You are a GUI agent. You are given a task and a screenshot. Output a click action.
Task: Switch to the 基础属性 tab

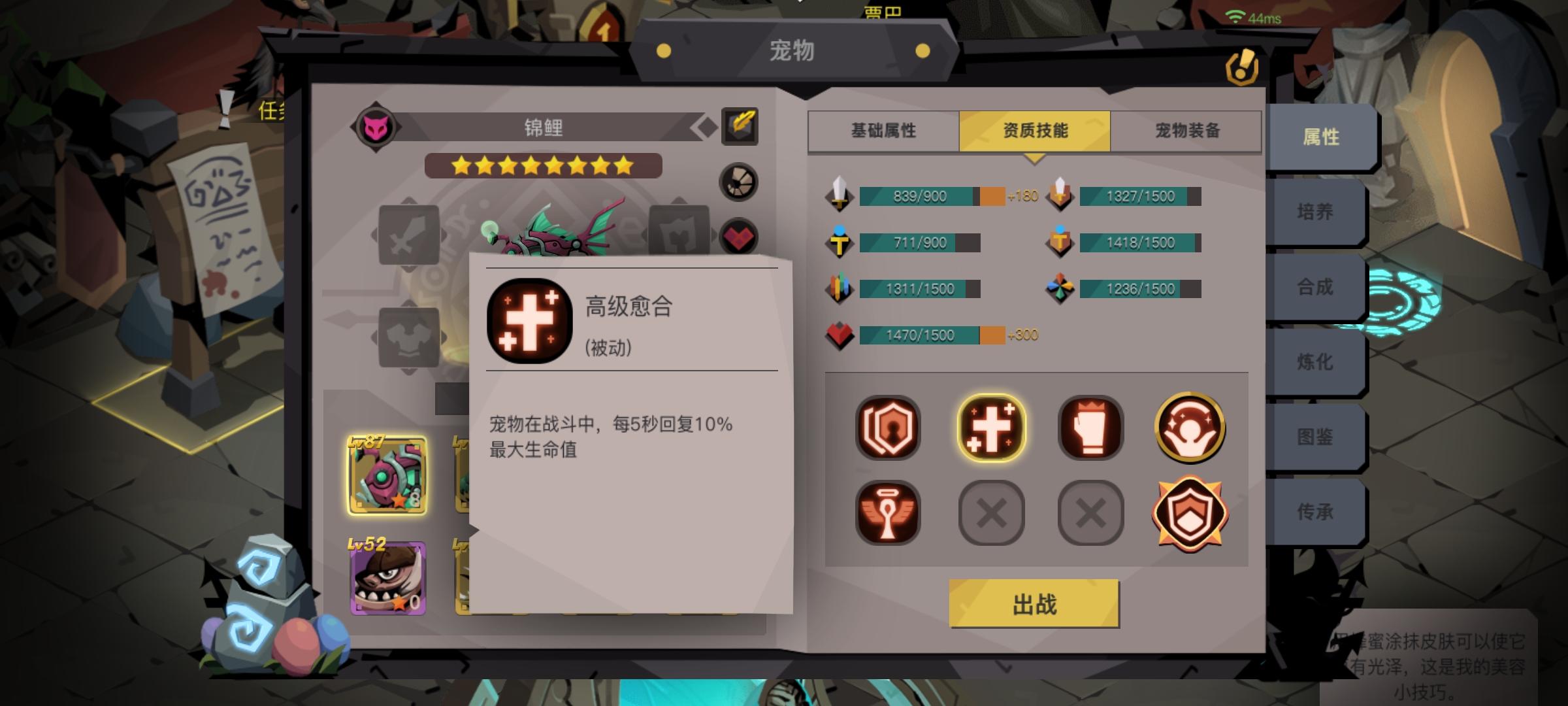point(882,131)
